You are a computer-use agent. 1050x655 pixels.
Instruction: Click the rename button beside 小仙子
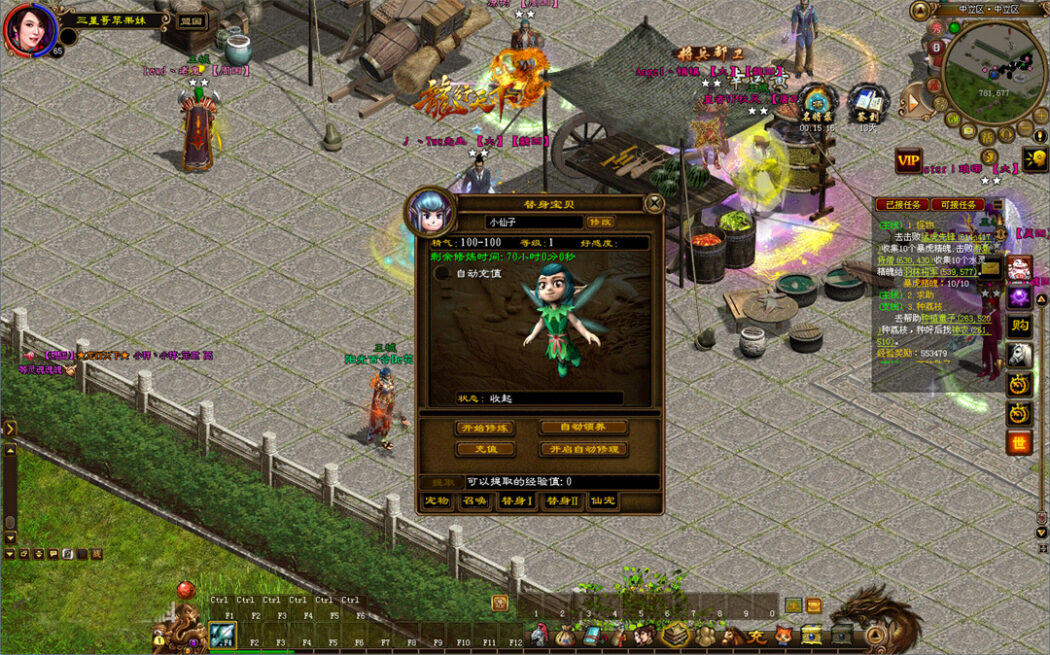600,222
